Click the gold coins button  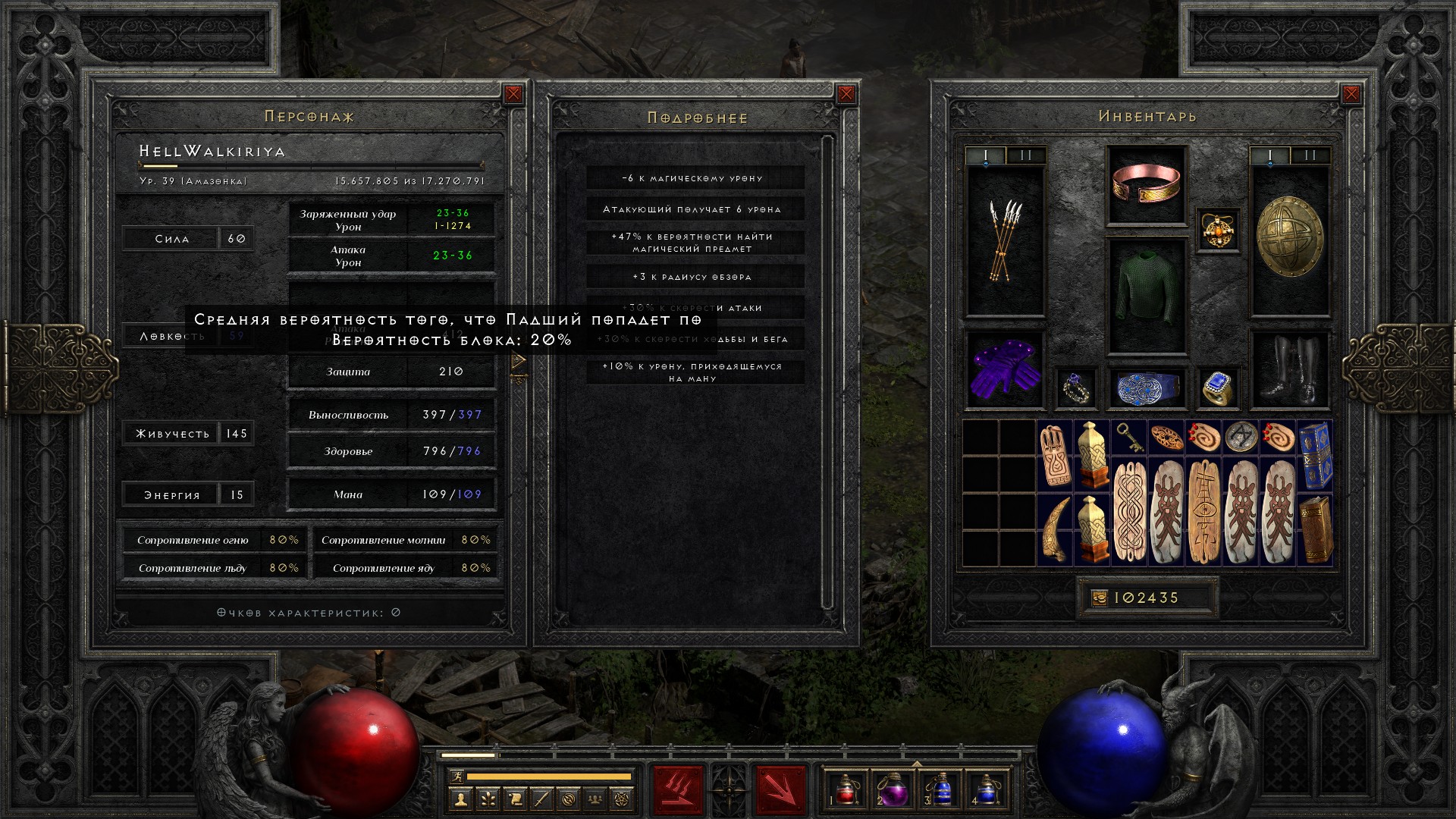pos(1100,598)
